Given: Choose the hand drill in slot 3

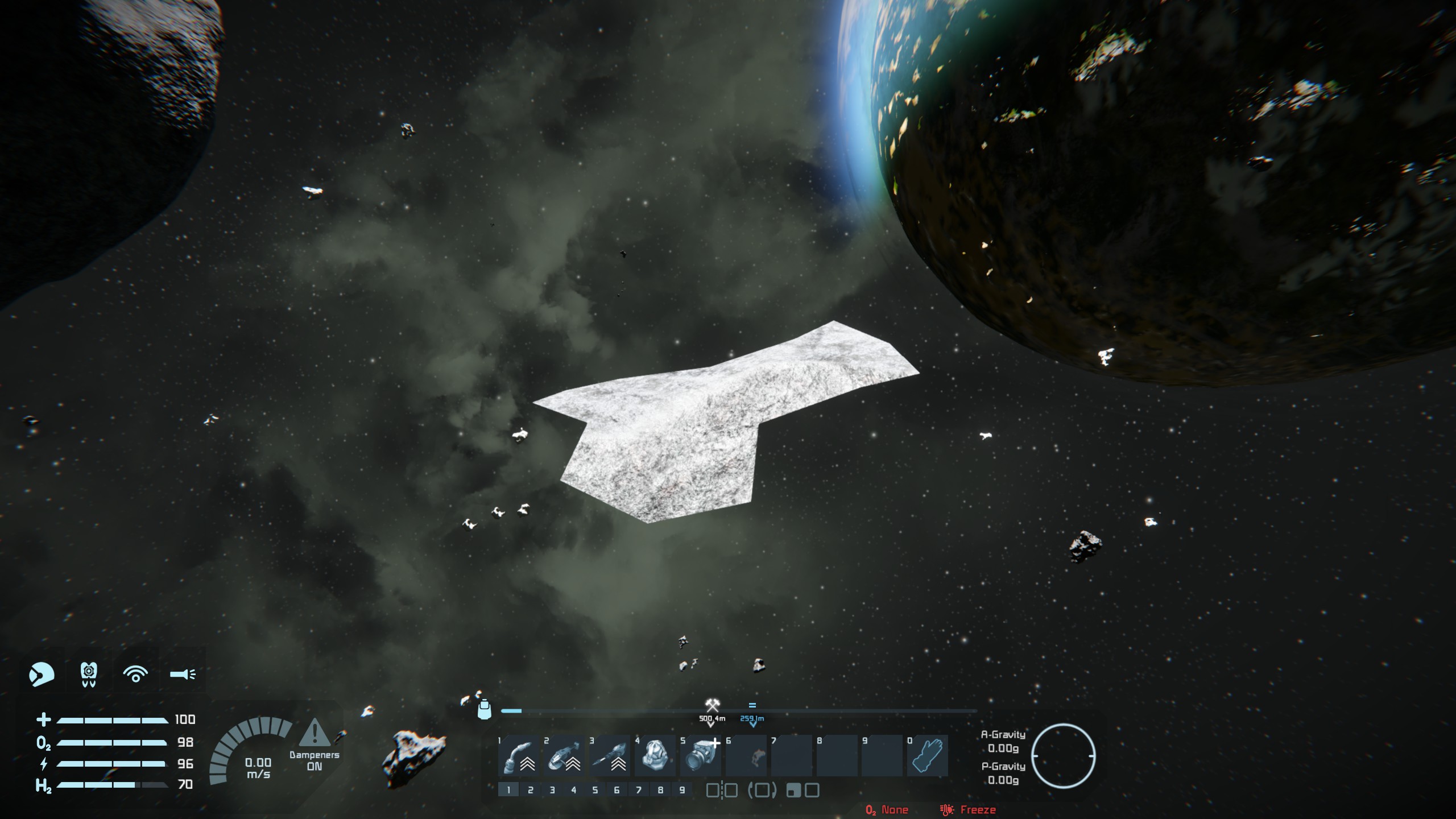Looking at the screenshot, I should 610,756.
